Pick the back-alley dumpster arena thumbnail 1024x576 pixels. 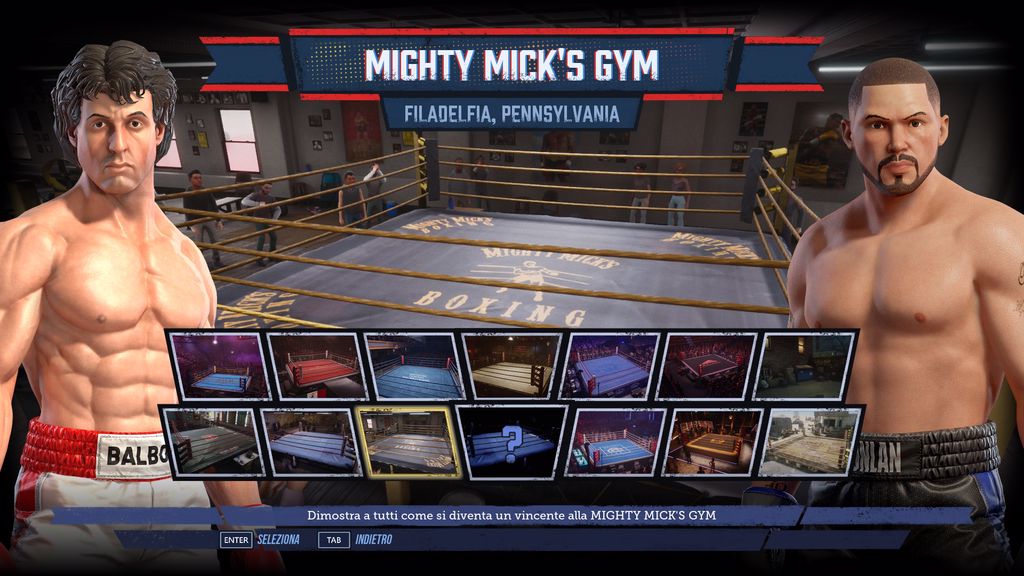[807, 366]
